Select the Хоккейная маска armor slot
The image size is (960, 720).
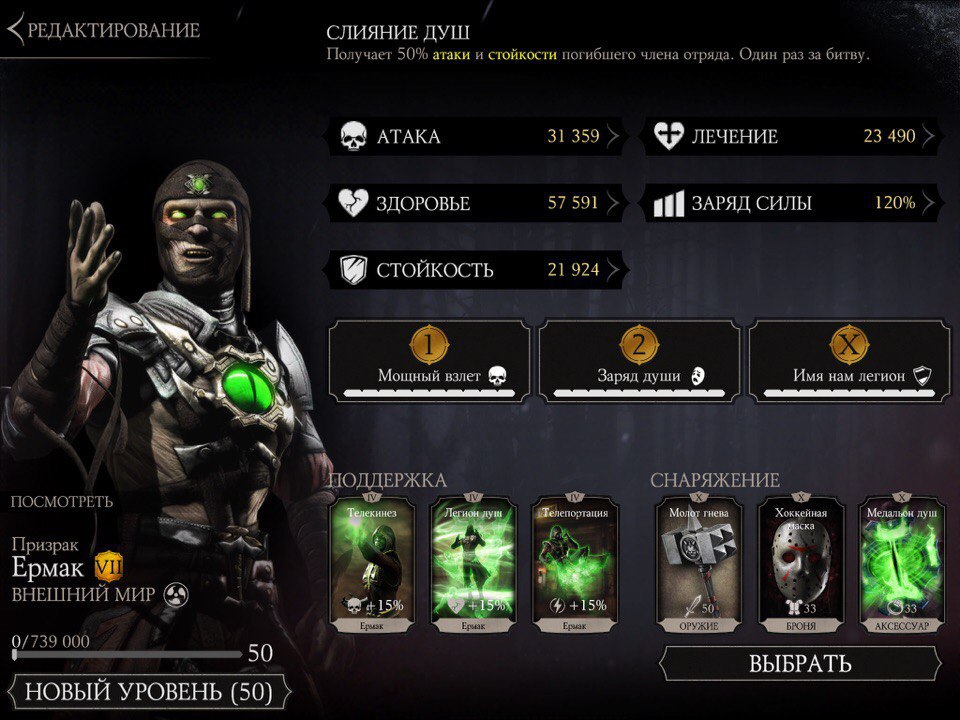click(x=800, y=565)
